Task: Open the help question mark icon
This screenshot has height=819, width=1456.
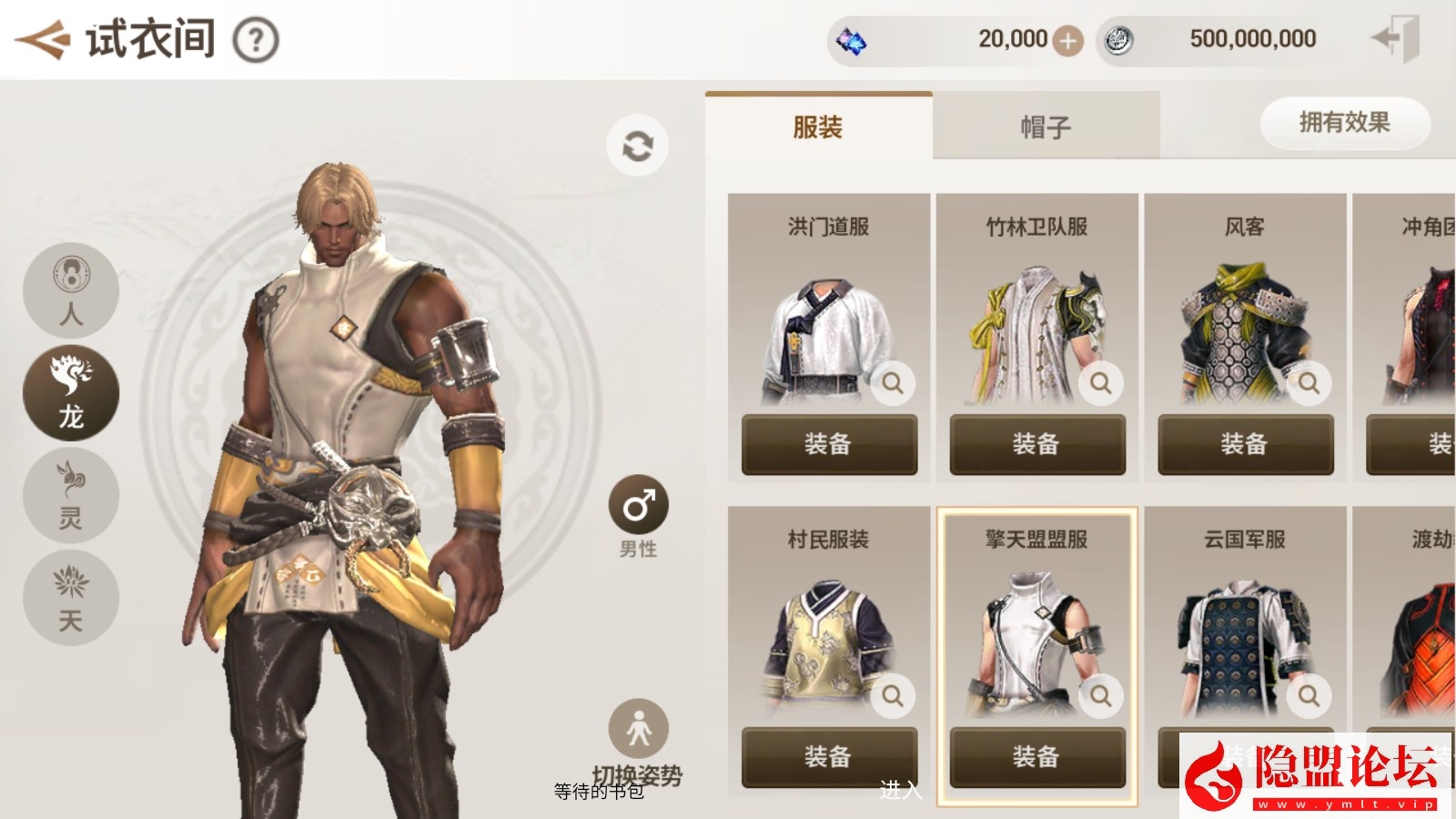Action: point(258,38)
